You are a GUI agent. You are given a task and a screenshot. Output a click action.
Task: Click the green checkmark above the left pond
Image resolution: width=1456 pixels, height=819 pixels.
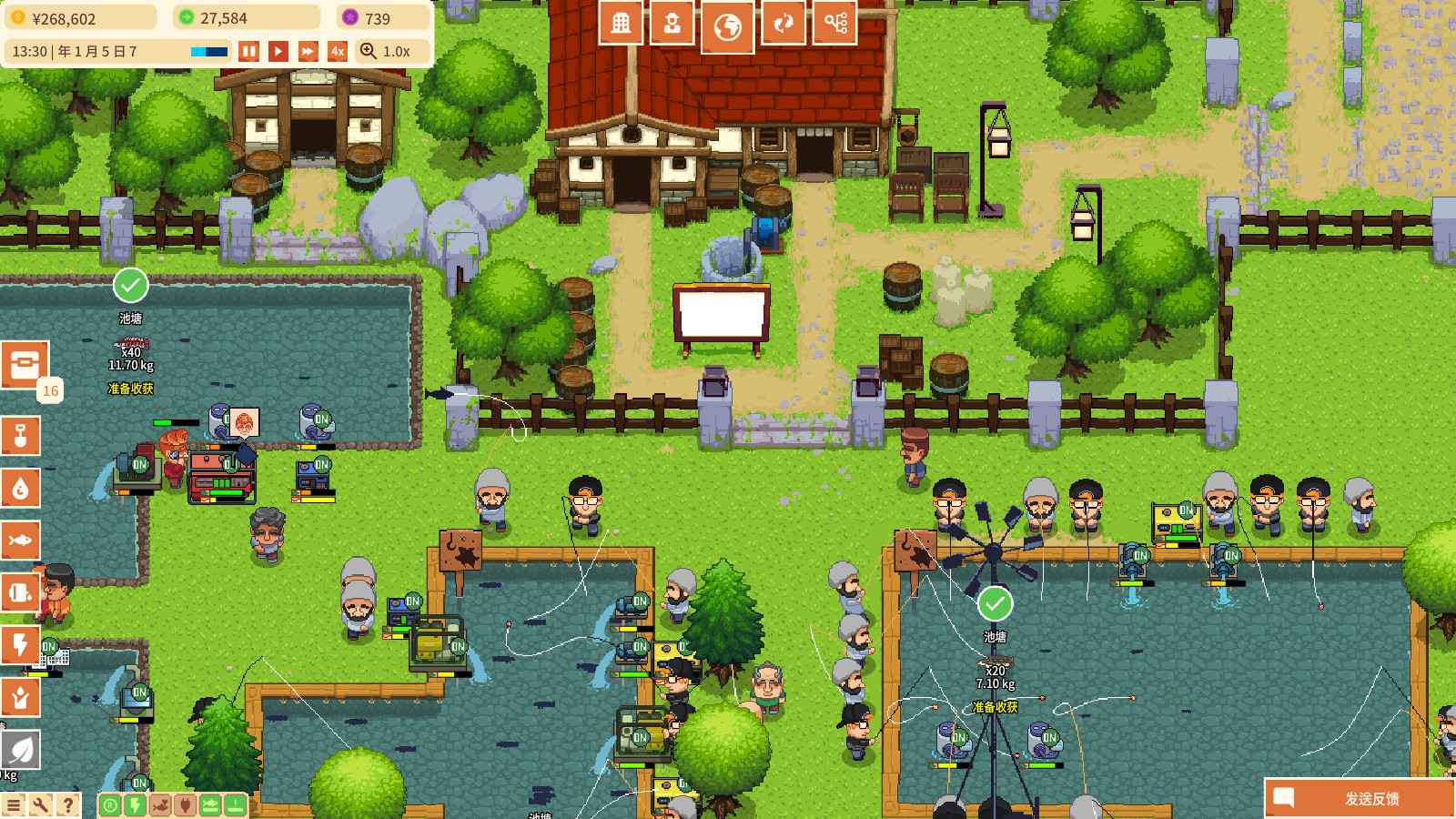[x=132, y=286]
